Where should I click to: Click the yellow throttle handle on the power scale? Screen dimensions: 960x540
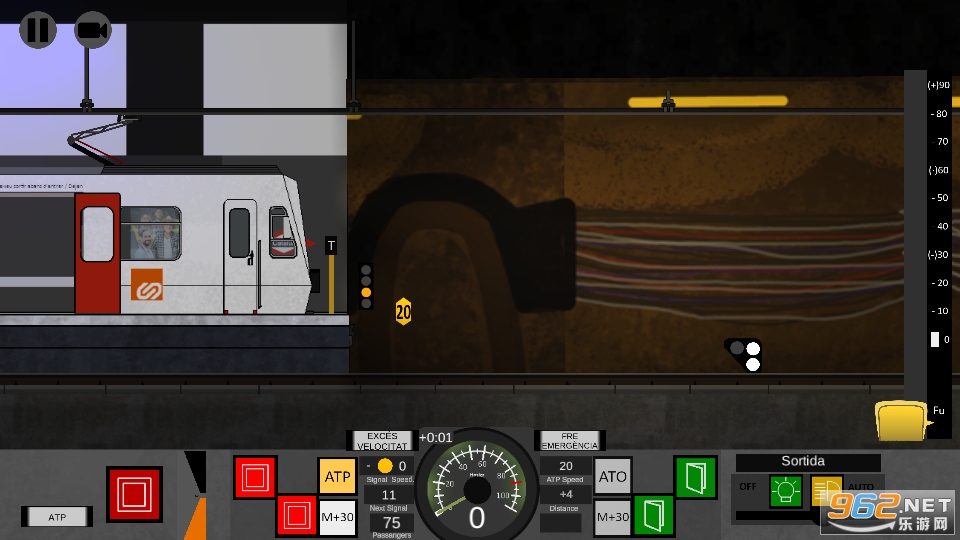point(900,420)
